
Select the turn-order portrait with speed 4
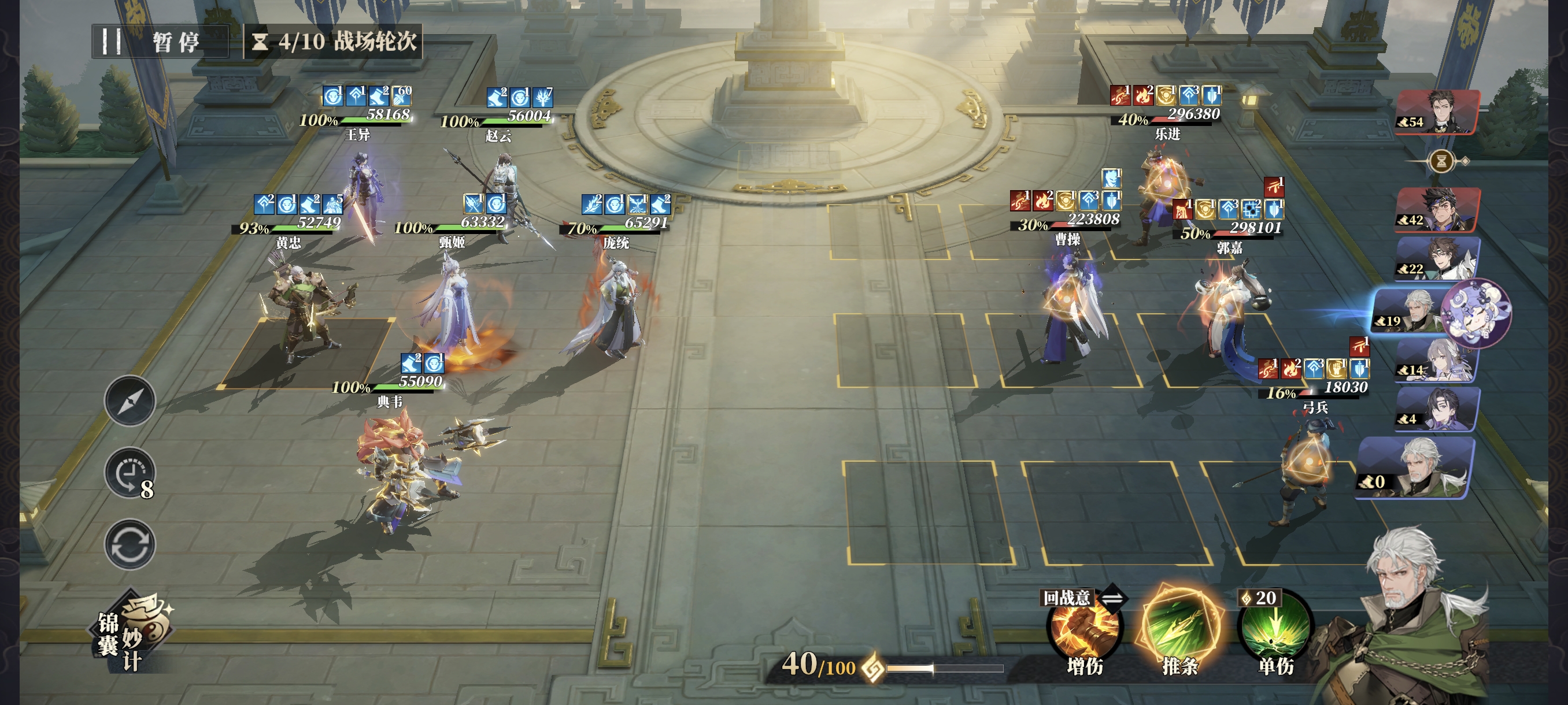click(1437, 409)
